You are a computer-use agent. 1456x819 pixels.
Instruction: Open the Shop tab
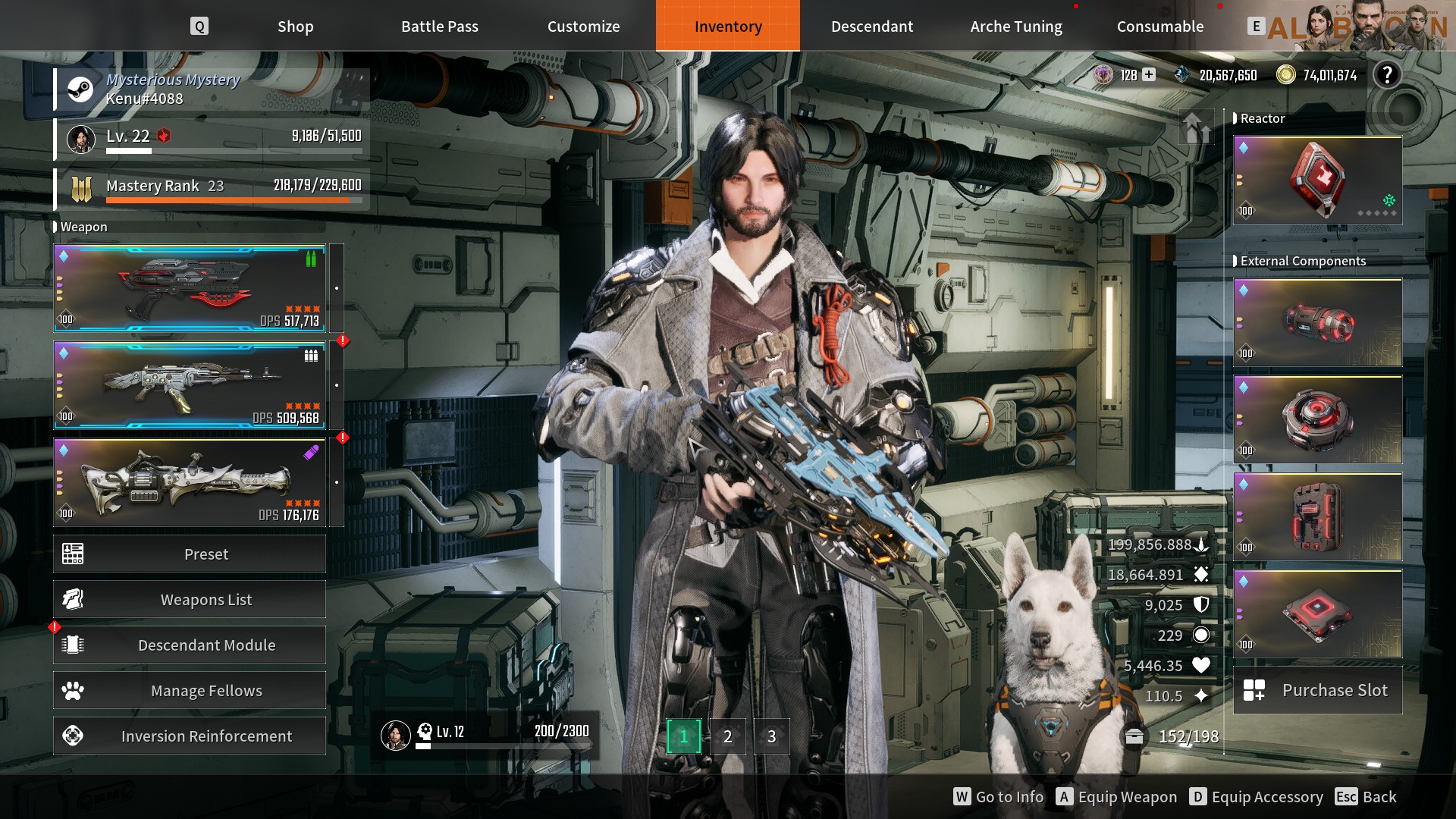295,27
